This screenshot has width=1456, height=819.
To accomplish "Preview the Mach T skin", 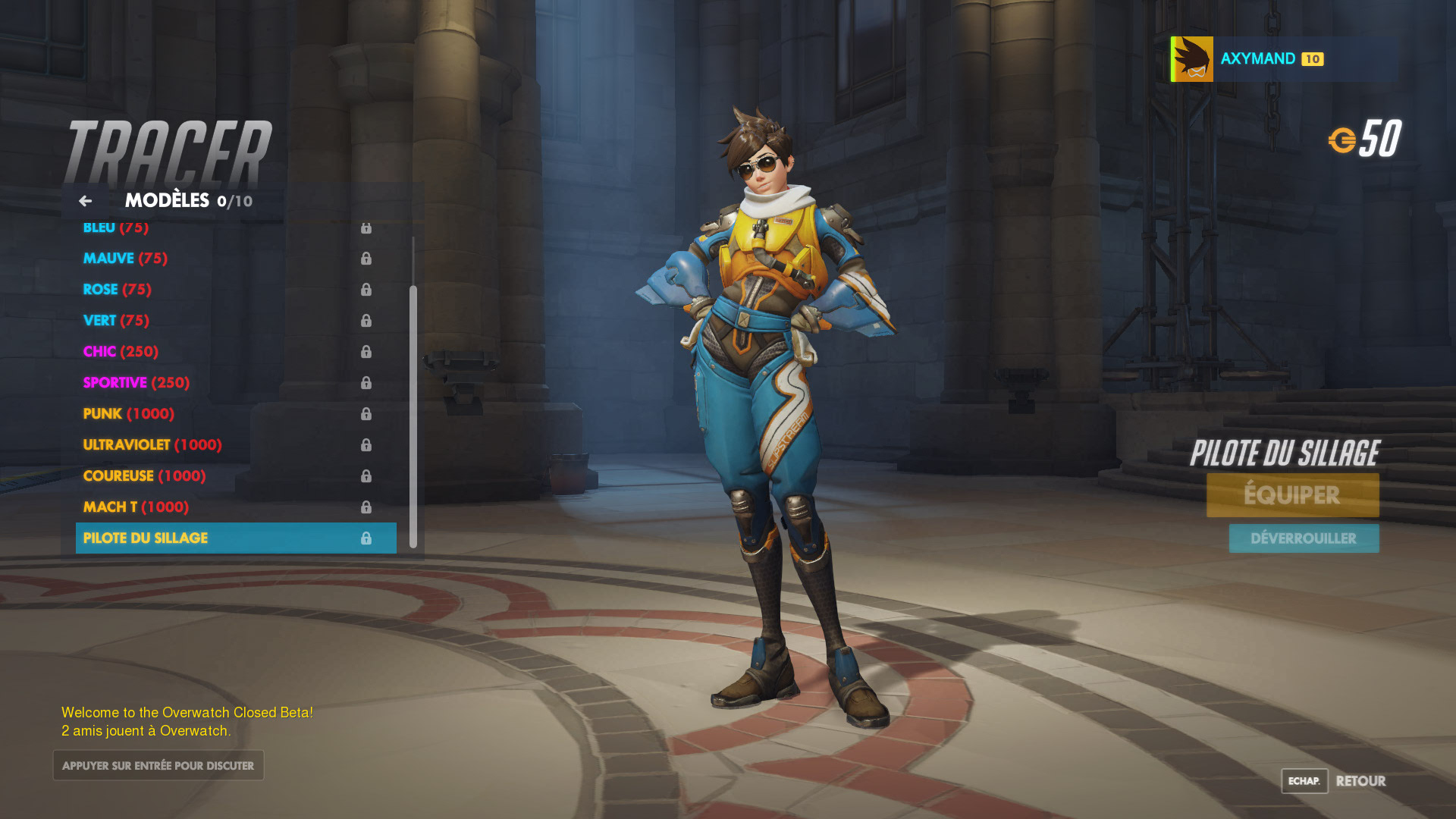I will tap(136, 507).
